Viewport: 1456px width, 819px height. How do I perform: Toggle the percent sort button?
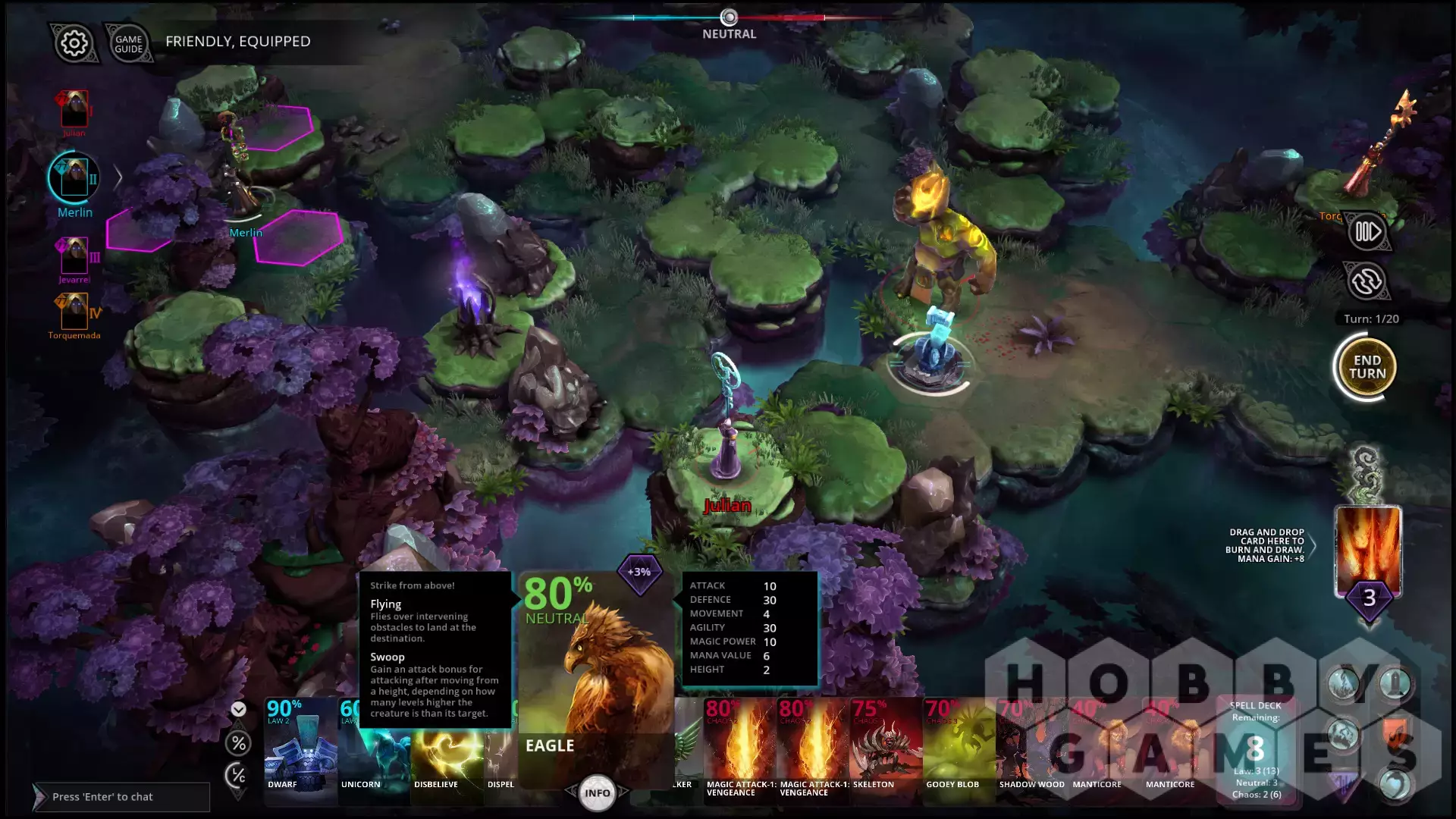click(238, 743)
